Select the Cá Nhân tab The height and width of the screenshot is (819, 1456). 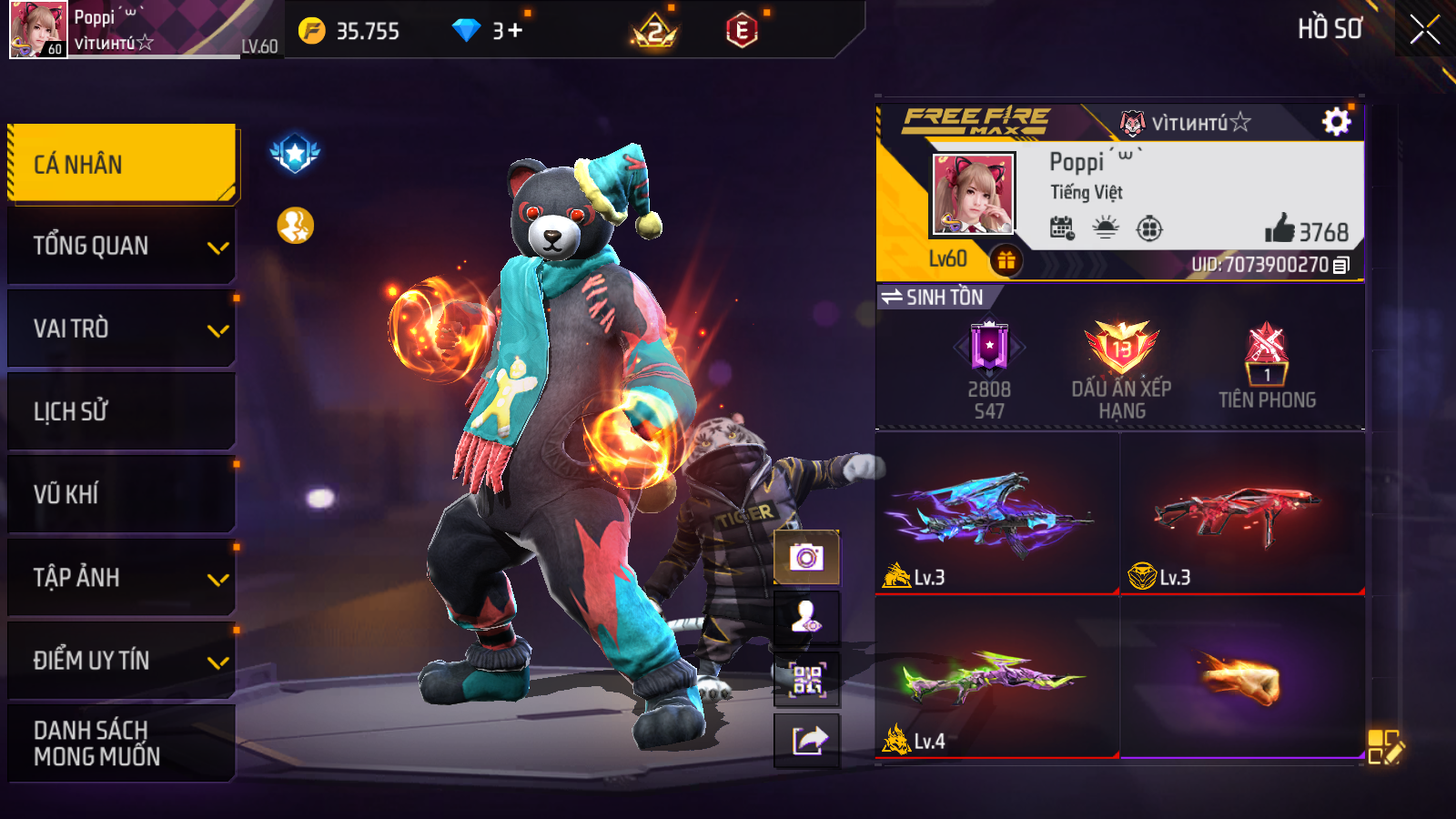pyautogui.click(x=122, y=164)
